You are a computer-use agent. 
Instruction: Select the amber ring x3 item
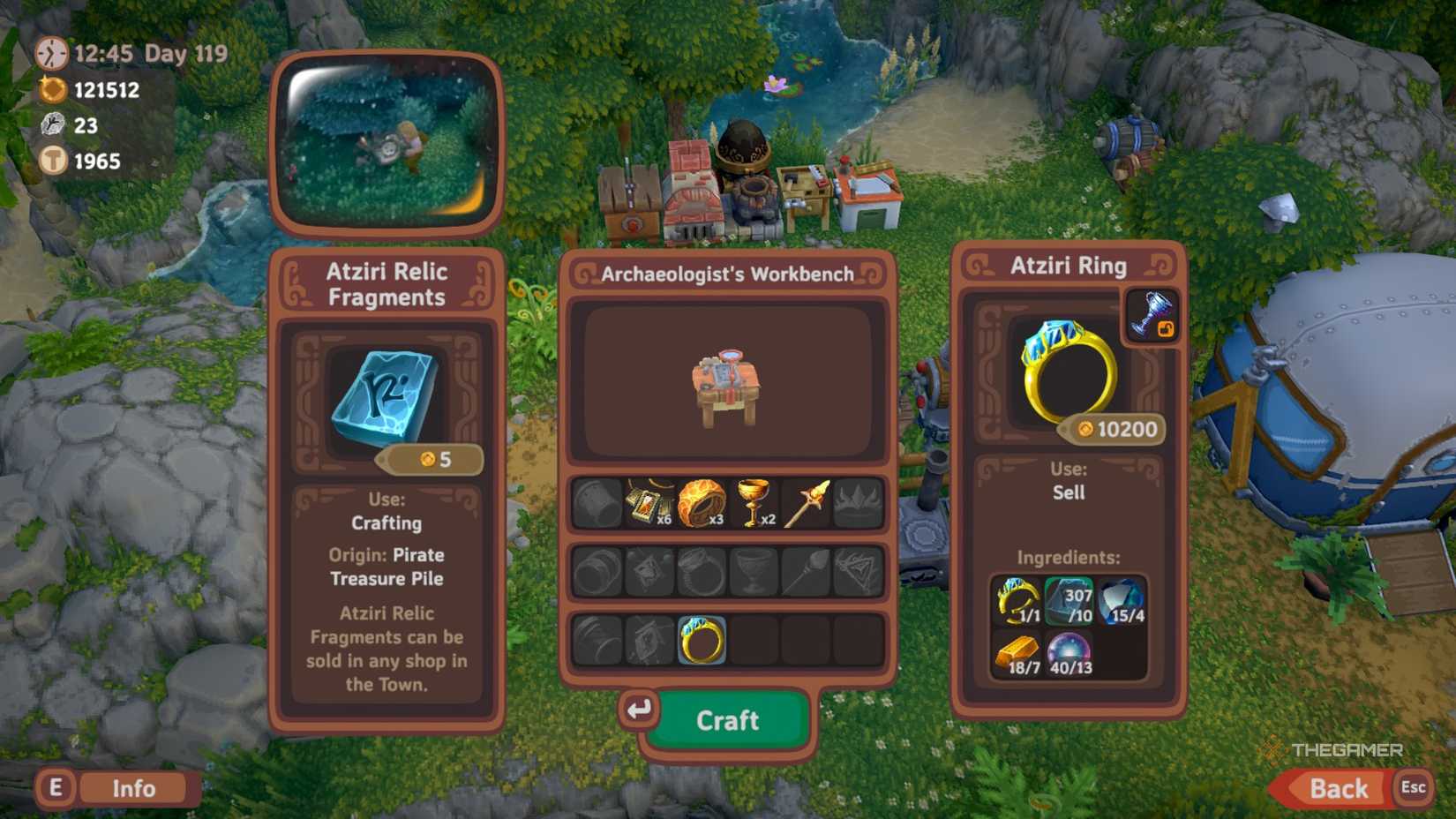[702, 503]
